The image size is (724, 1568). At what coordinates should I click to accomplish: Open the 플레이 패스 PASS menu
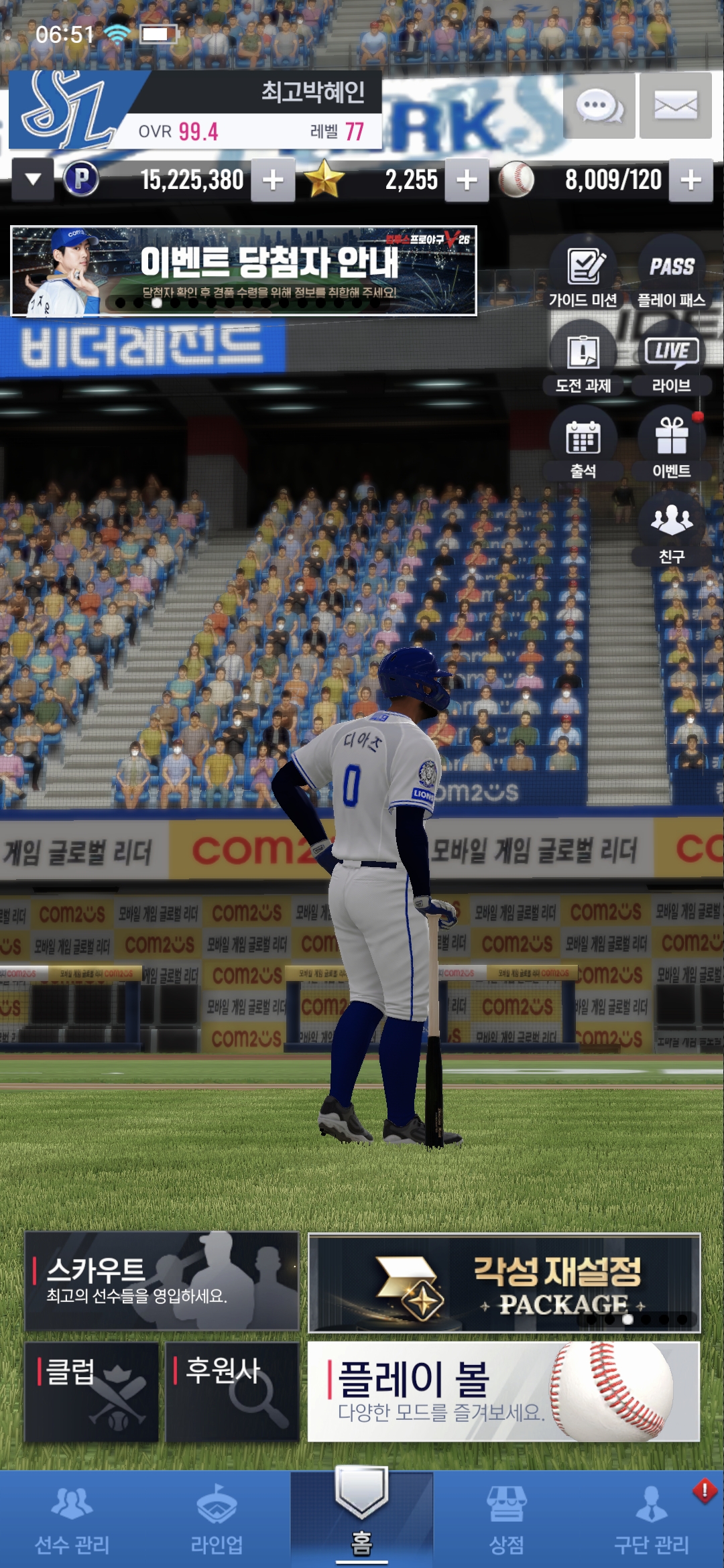[671, 273]
